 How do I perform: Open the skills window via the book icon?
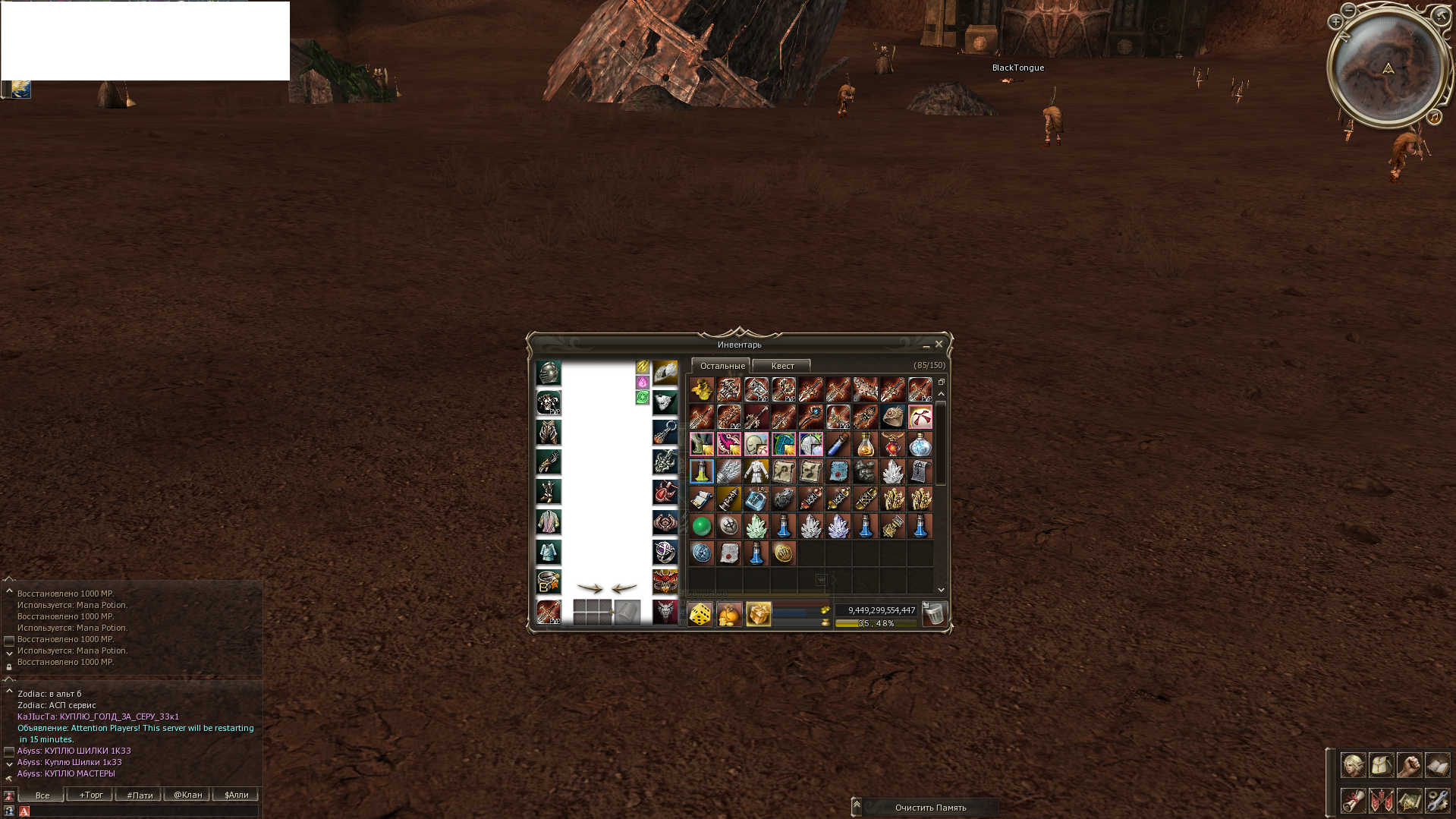pos(1437,764)
